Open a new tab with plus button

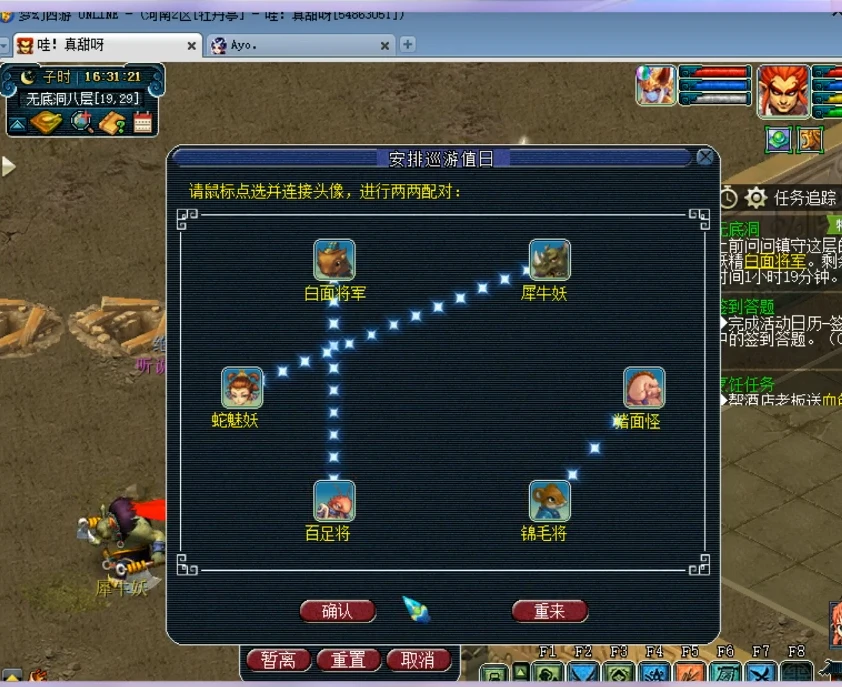[x=408, y=45]
